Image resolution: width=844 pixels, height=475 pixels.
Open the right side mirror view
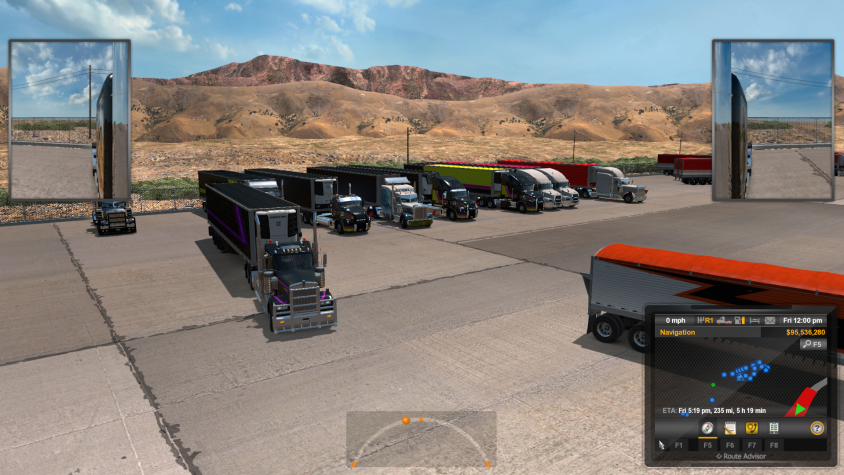click(772, 120)
